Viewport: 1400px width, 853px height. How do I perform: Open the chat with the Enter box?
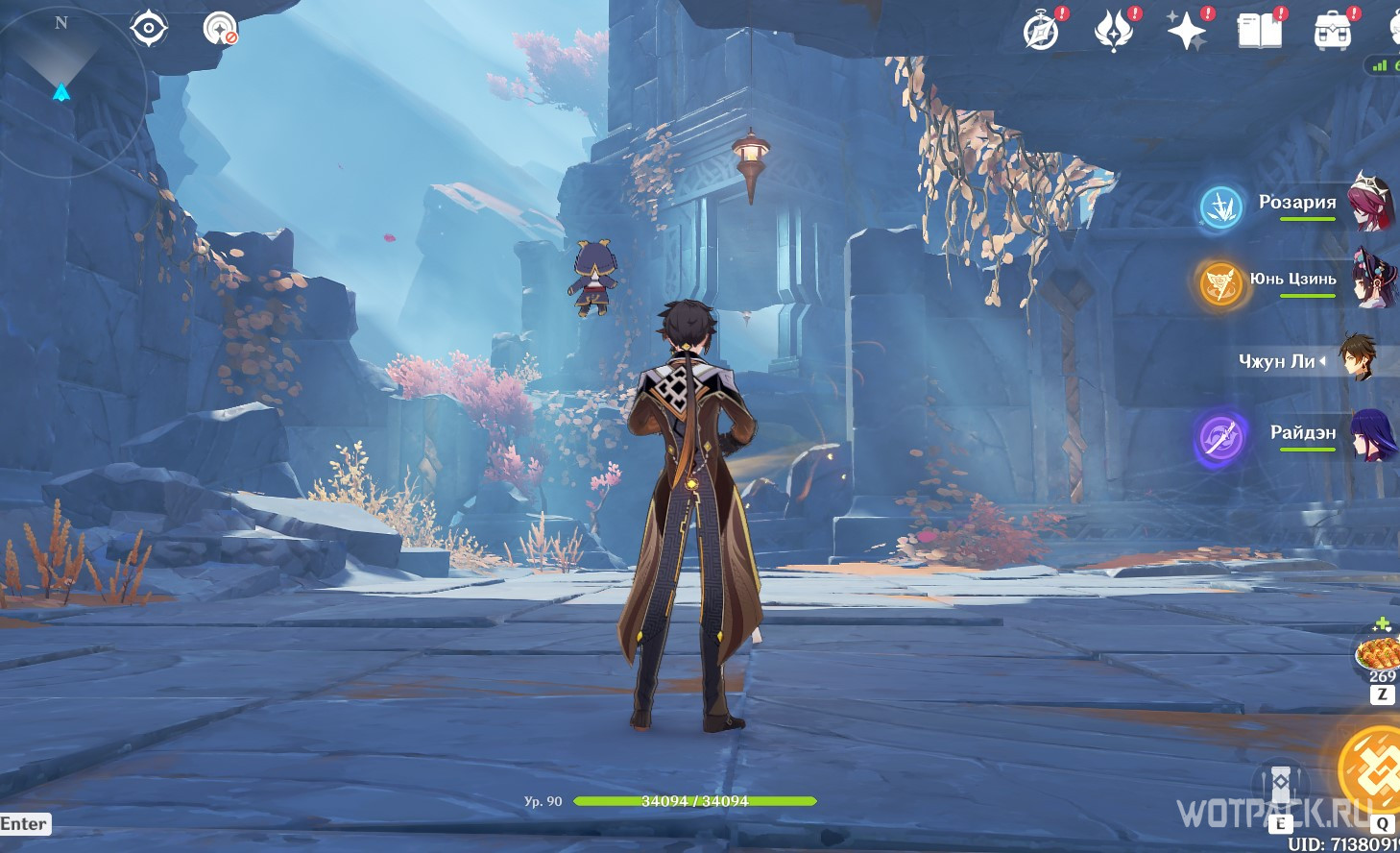click(24, 823)
